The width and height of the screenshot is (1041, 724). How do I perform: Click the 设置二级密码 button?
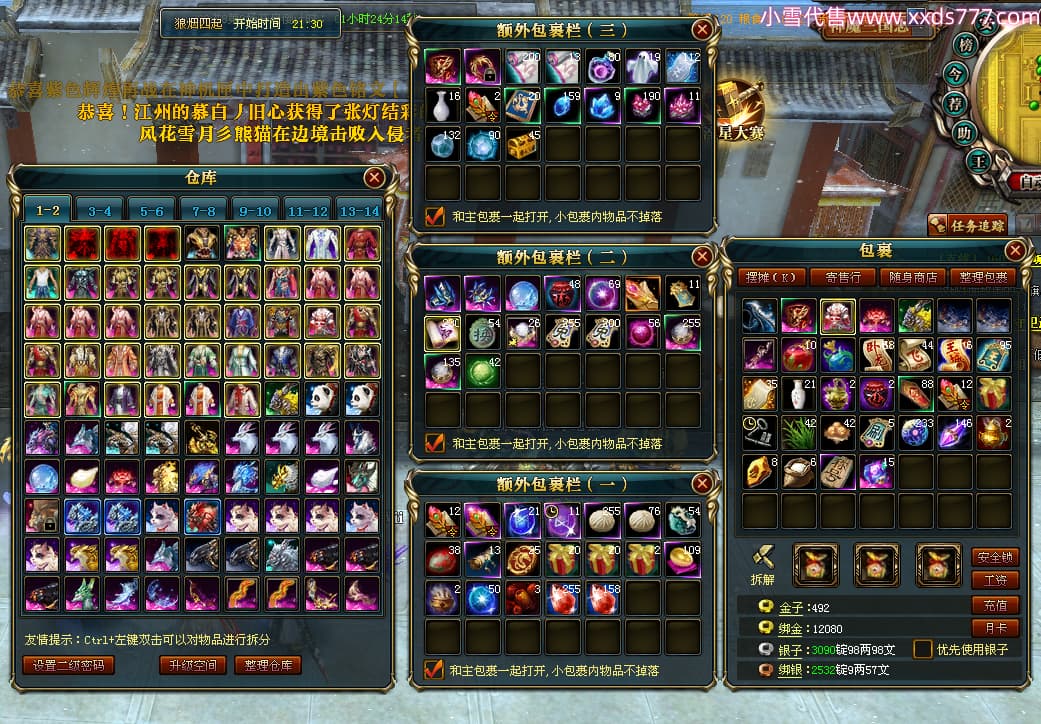68,665
